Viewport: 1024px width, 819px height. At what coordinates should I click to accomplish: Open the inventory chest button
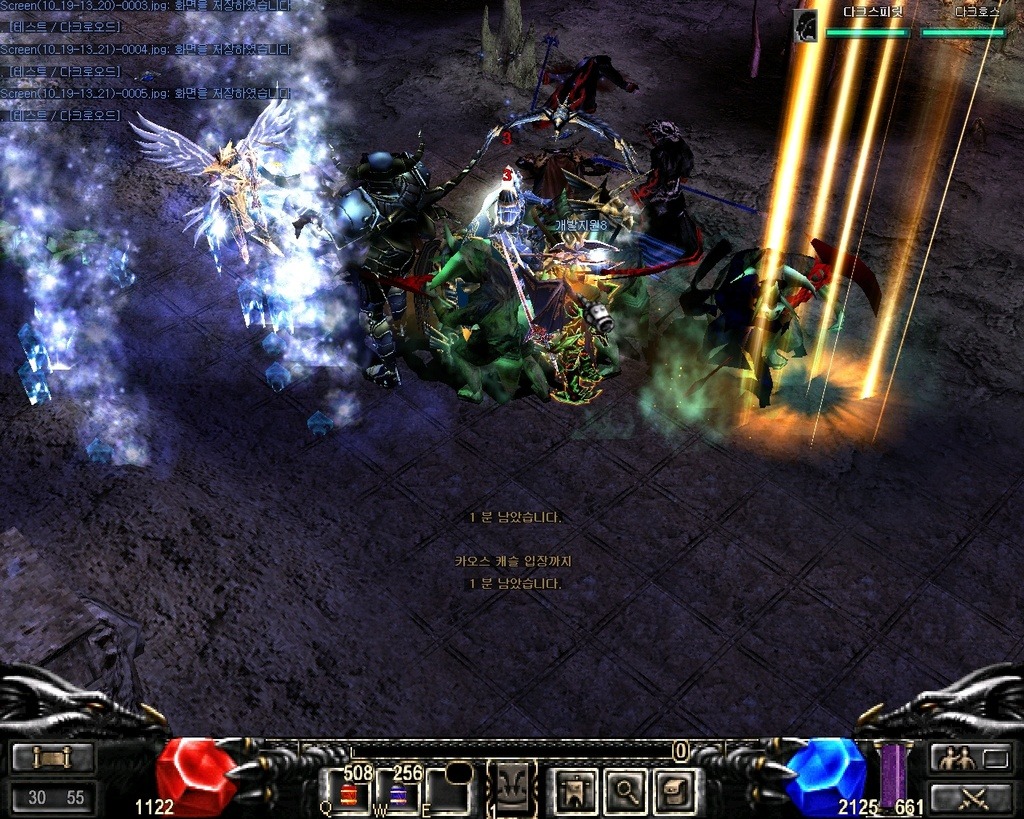tap(675, 792)
